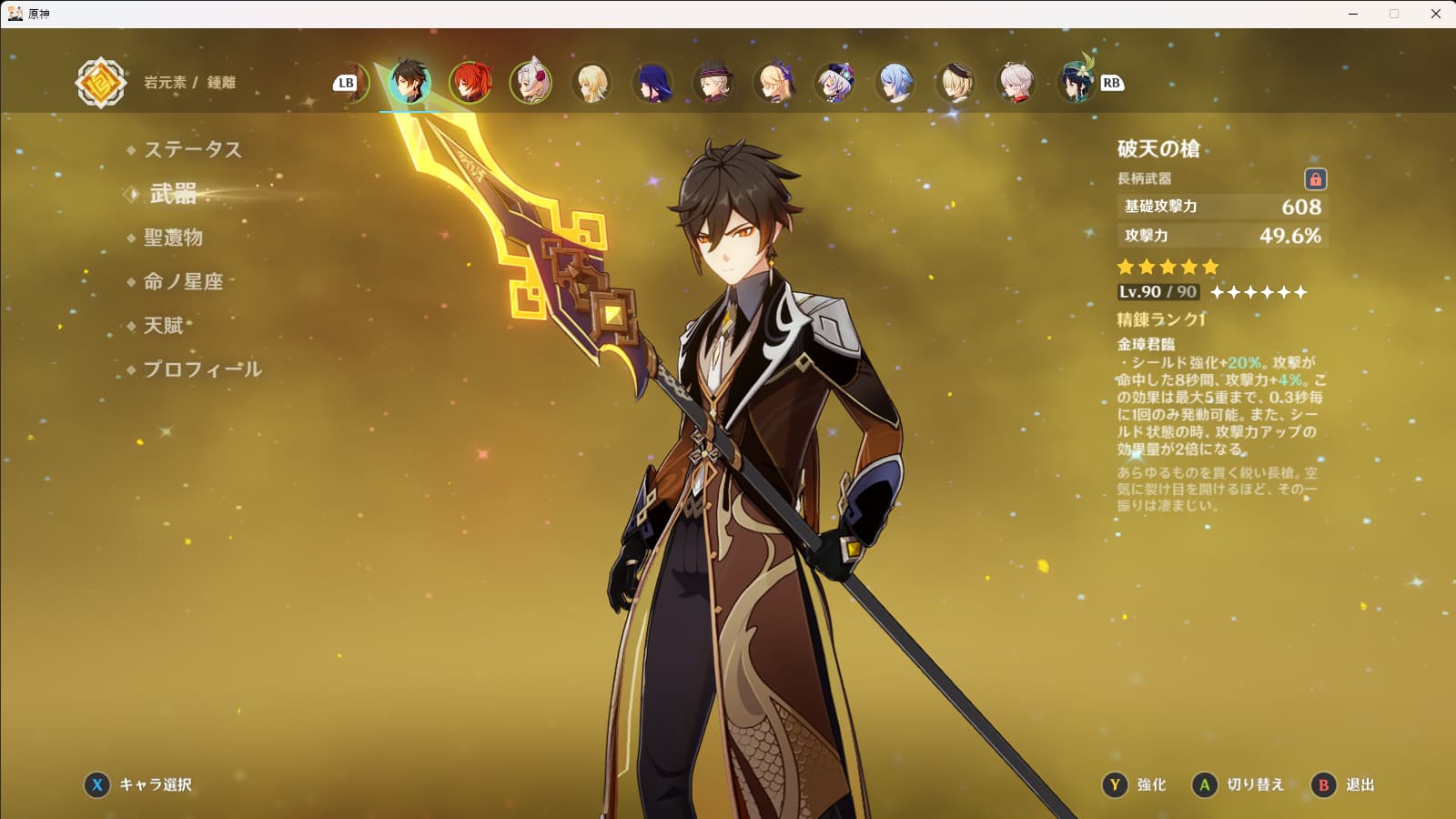Choose the light blue-haired character portrait
Image resolution: width=1456 pixels, height=819 pixels.
[895, 83]
